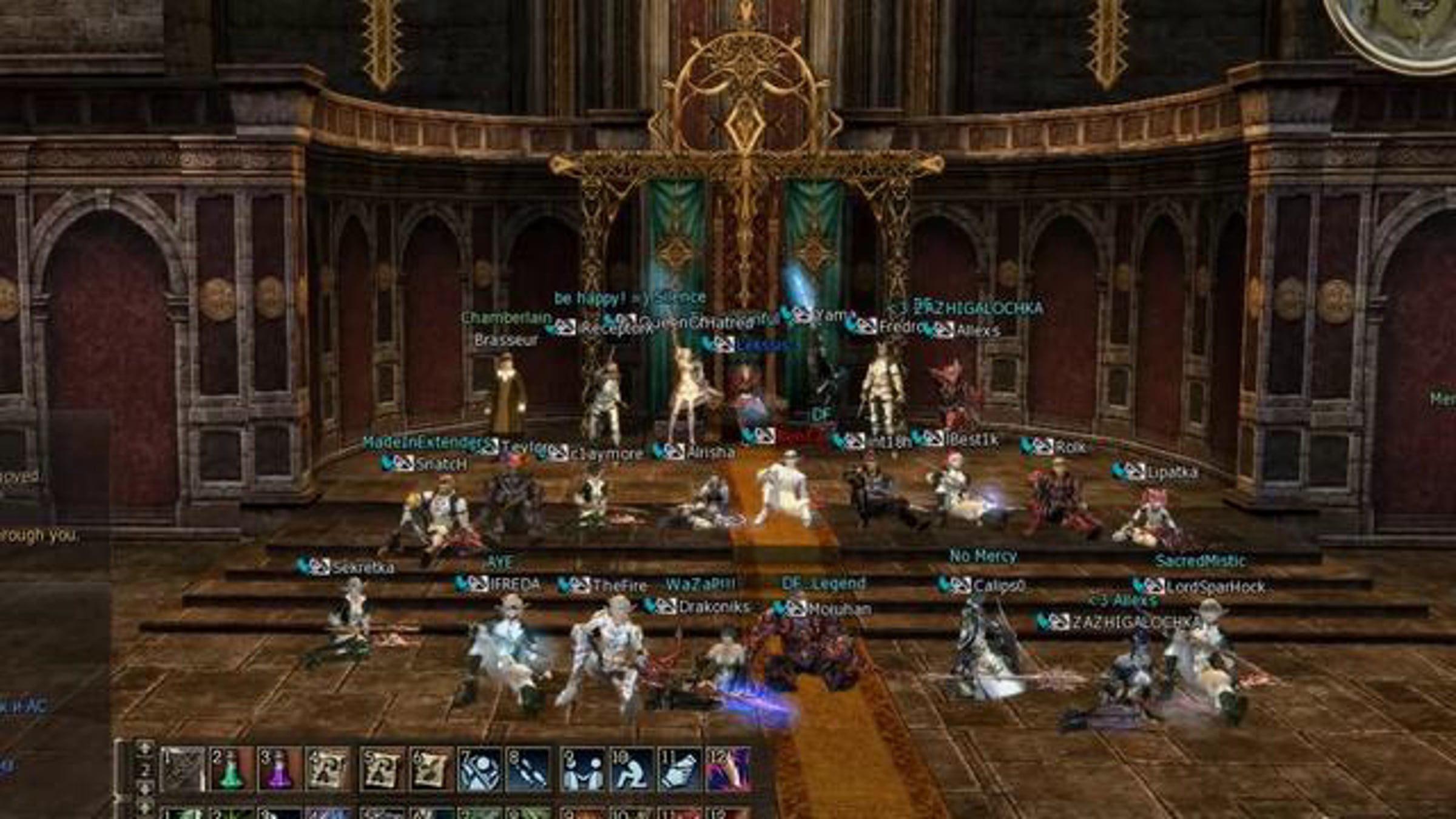This screenshot has width=1456, height=819.
Task: Use the purple potion in hotbar slot 3
Action: tap(280, 769)
